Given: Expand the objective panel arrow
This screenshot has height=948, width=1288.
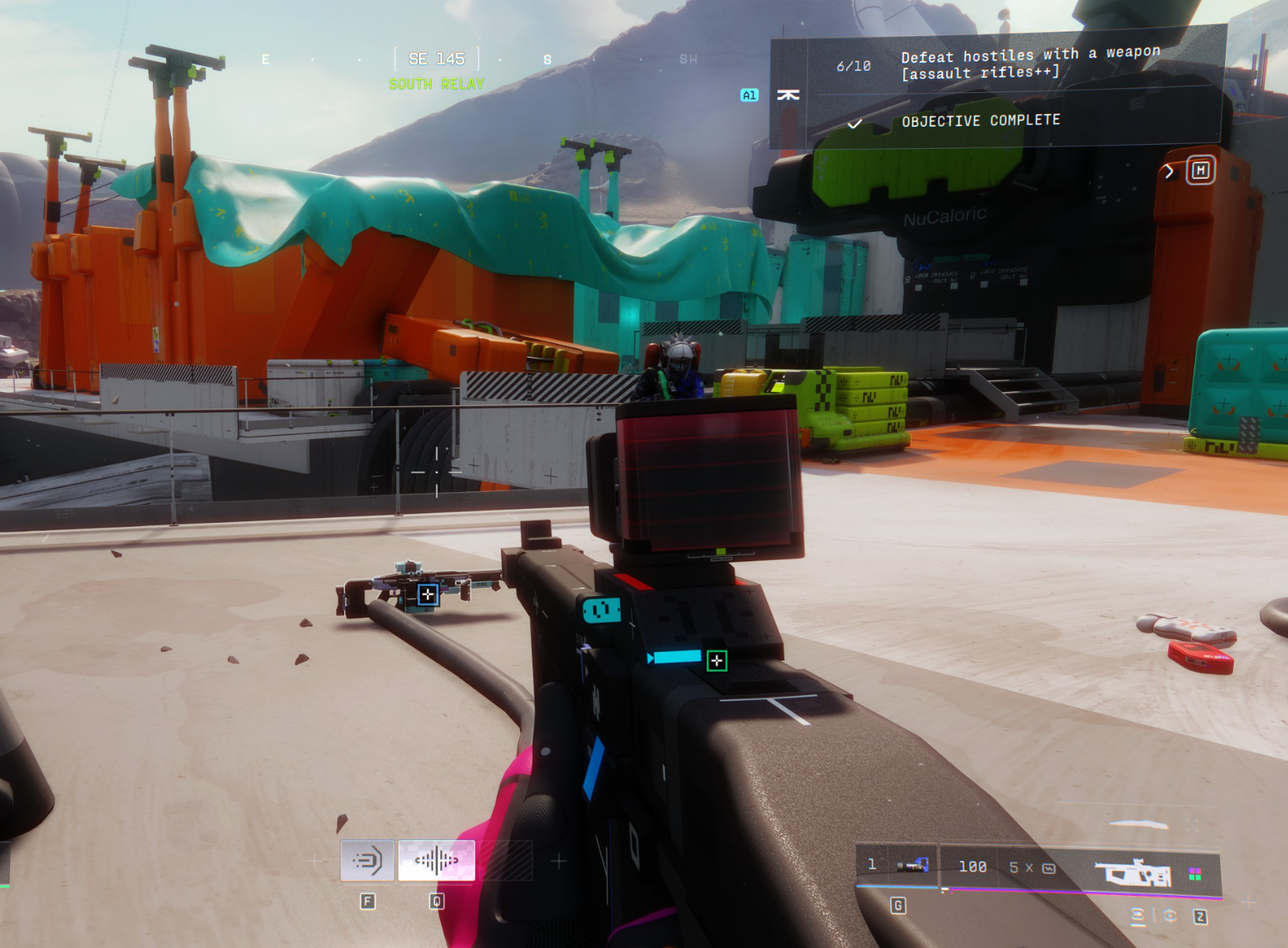Looking at the screenshot, I should [x=1169, y=171].
